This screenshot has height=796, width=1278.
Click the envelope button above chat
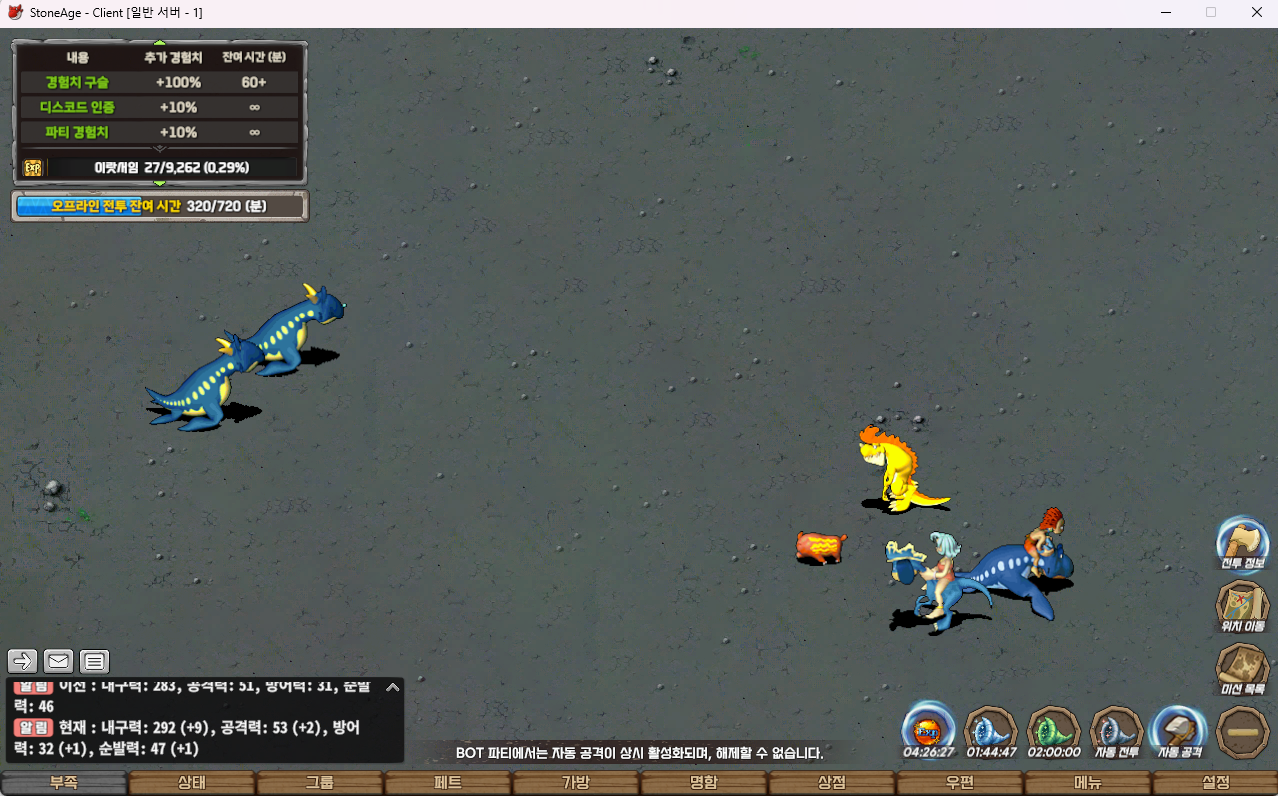(58, 661)
